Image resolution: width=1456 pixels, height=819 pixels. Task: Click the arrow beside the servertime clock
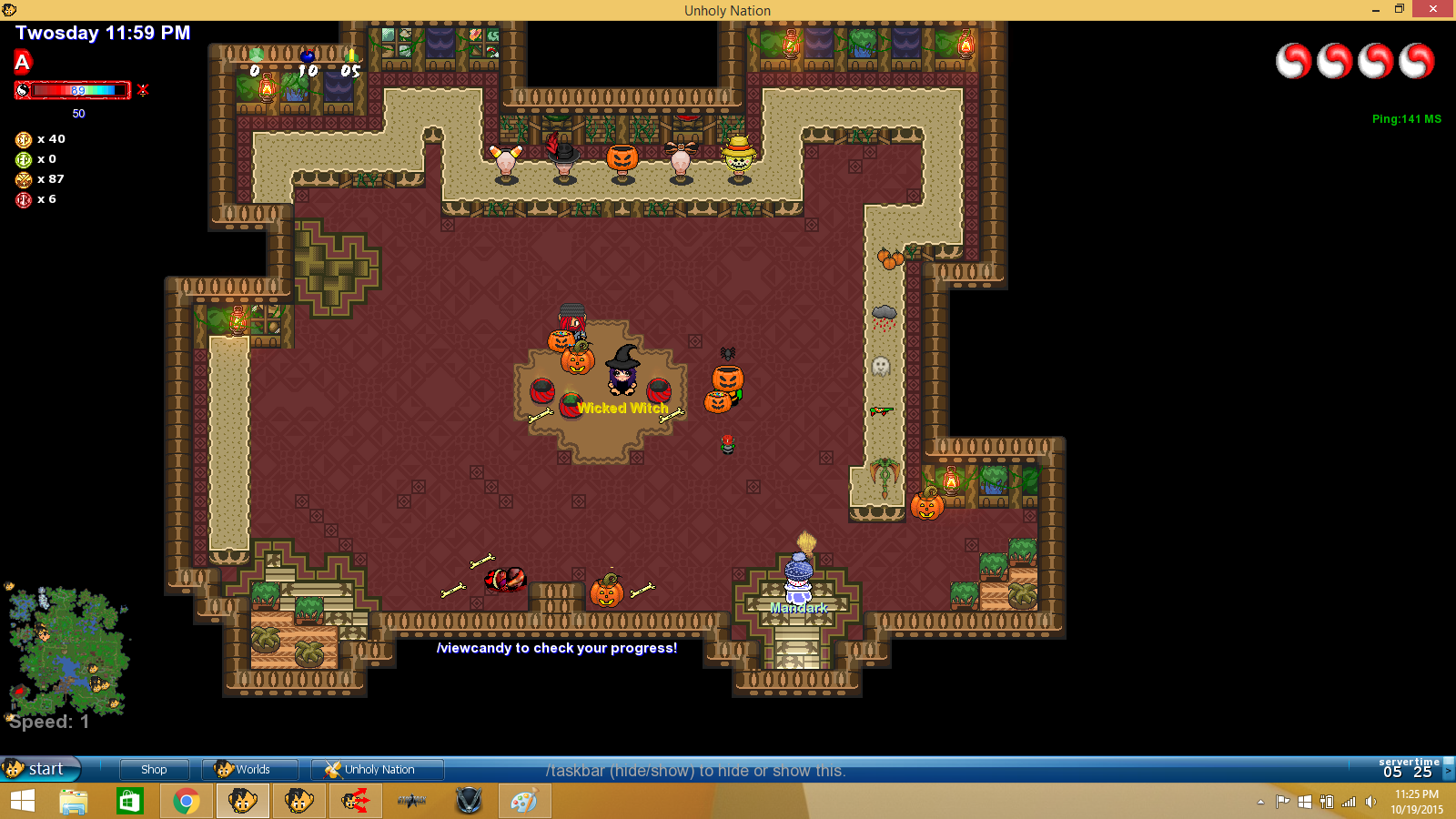(x=1448, y=771)
